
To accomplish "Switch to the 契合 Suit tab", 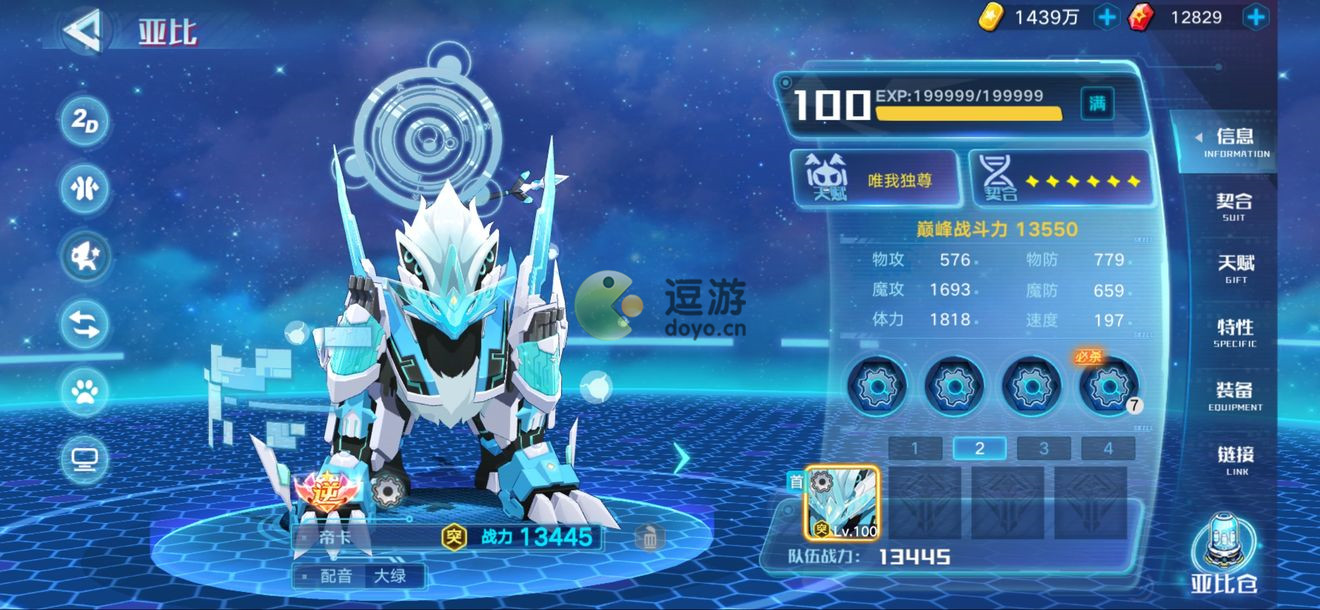I will point(1234,206).
